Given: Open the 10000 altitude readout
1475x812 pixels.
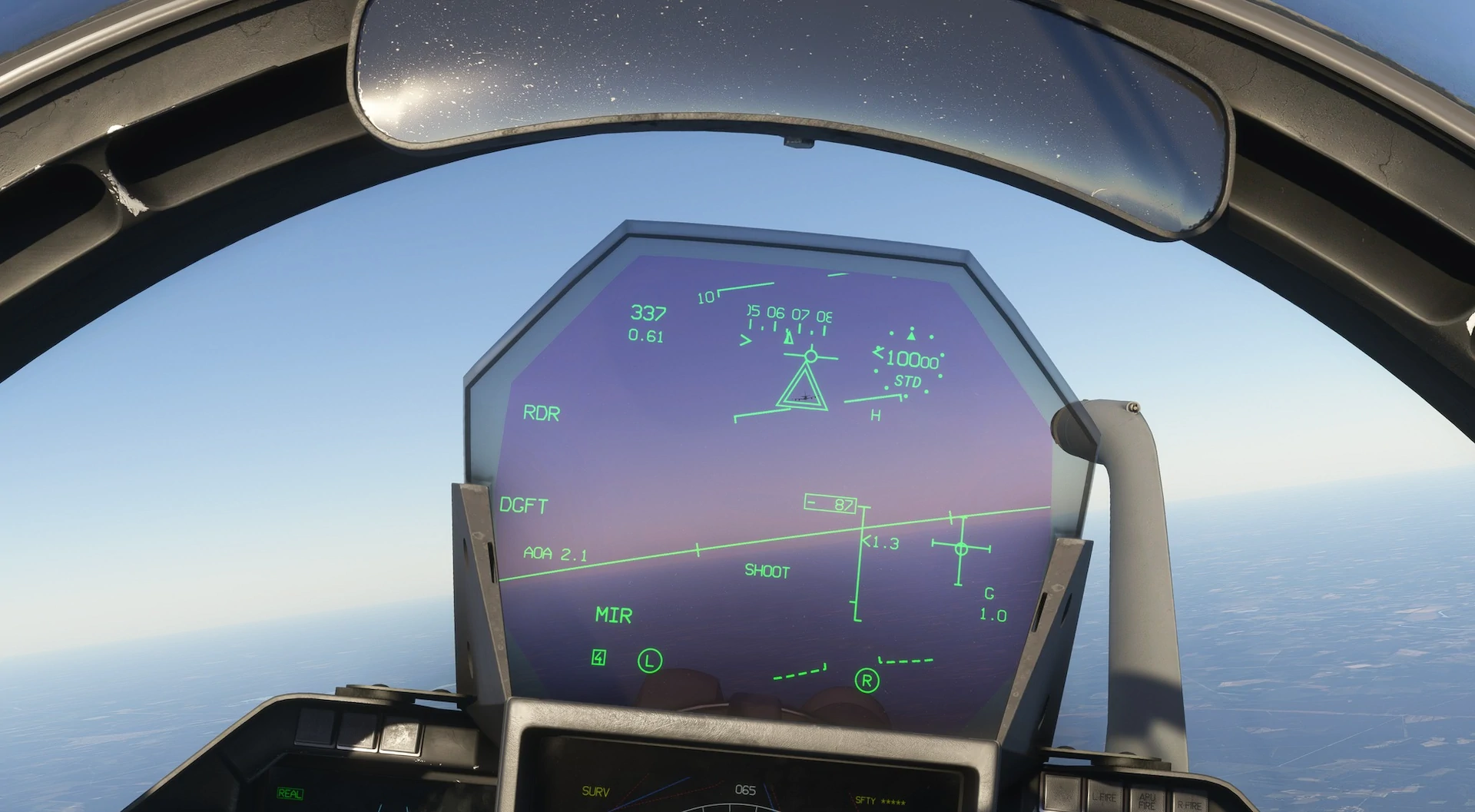Looking at the screenshot, I should 914,358.
